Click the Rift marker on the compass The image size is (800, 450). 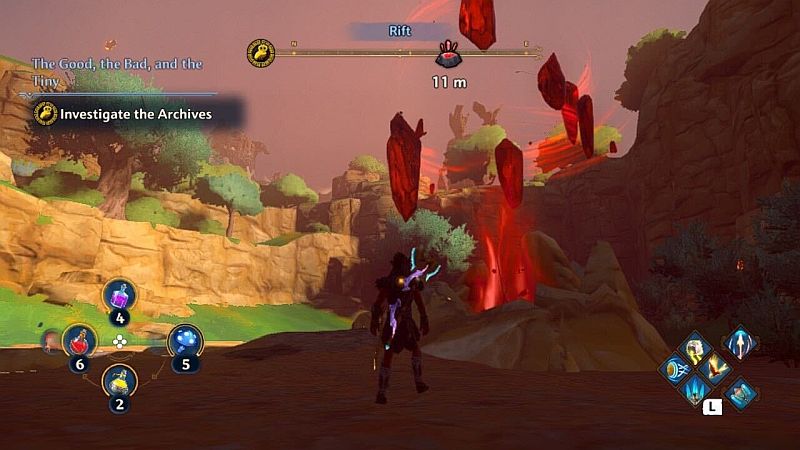pos(448,55)
